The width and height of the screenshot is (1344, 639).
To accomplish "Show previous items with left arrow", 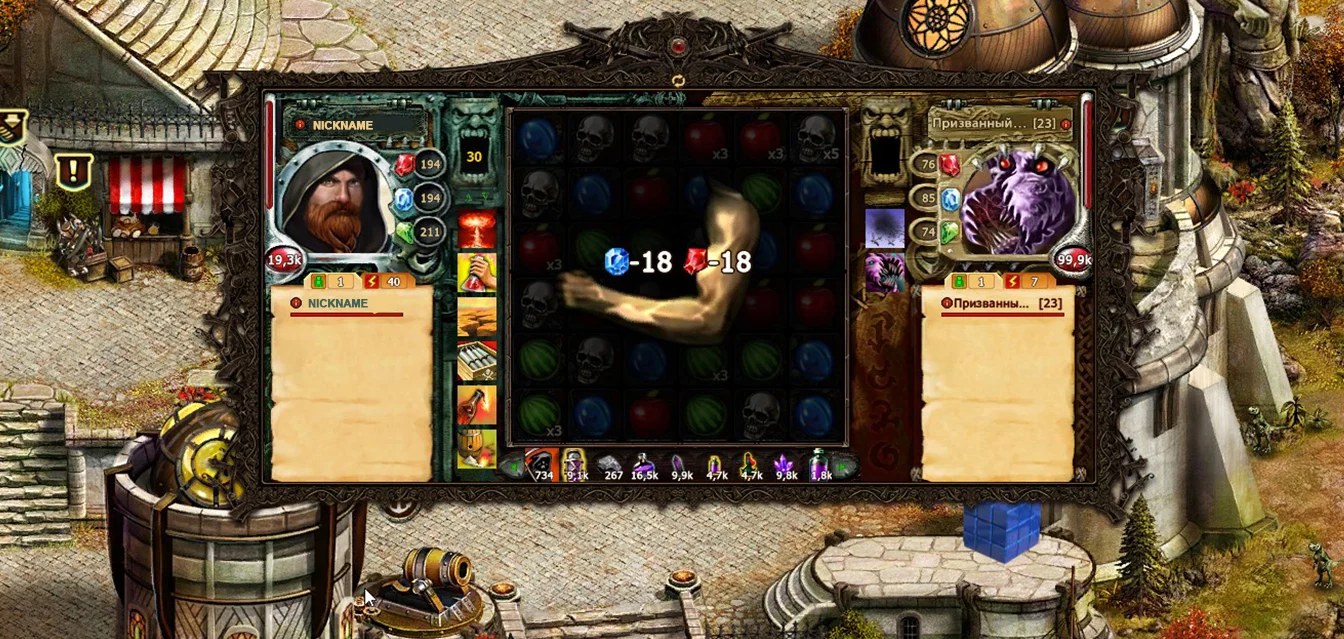I will (x=512, y=465).
